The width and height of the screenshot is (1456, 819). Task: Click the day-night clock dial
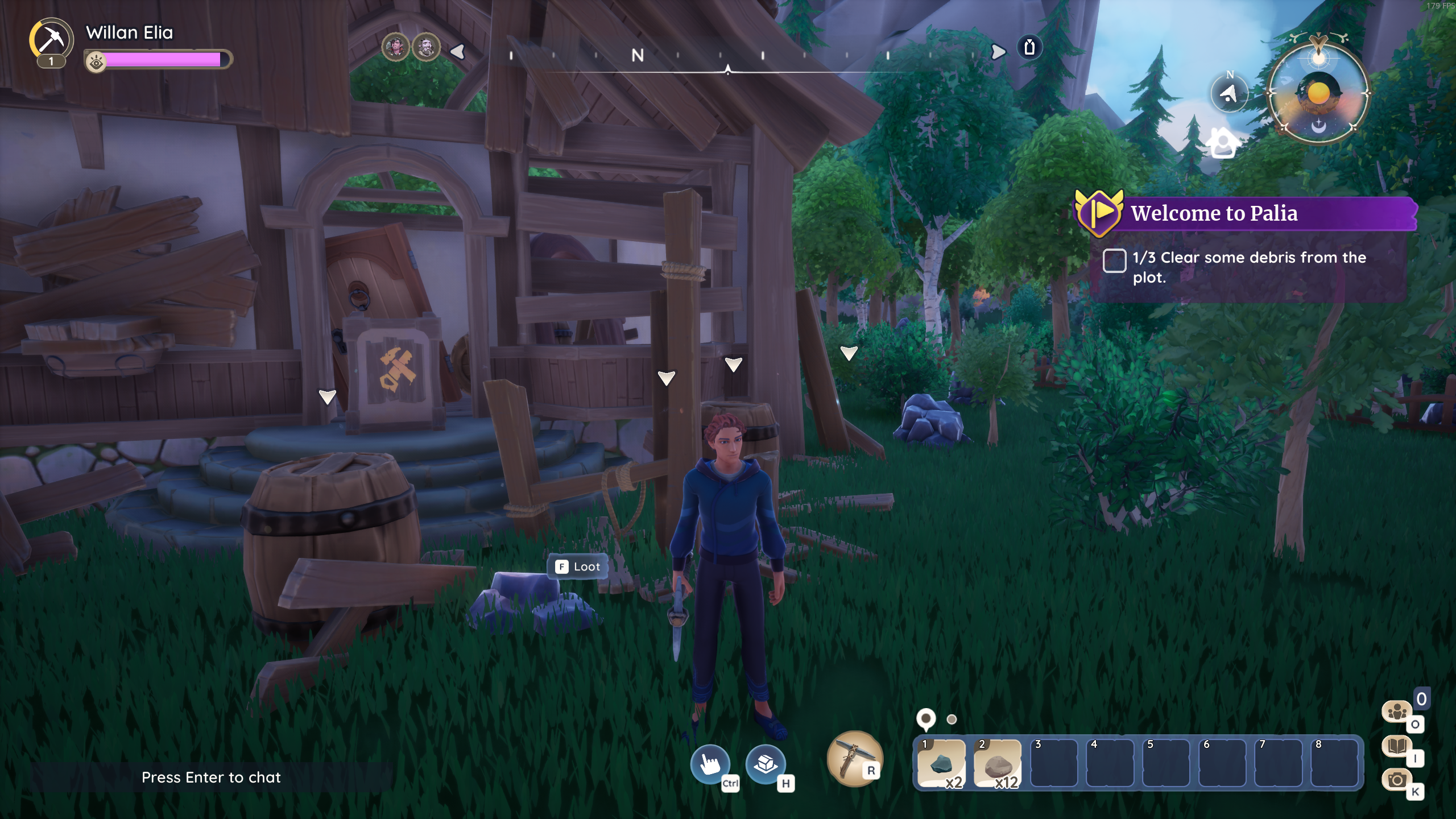[1318, 93]
